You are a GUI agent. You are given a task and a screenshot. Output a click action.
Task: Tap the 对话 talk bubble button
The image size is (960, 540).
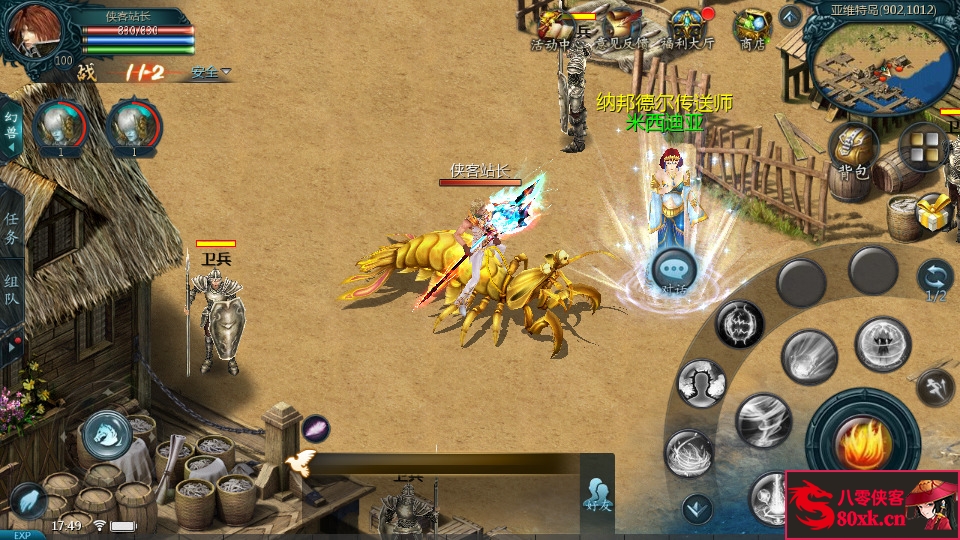(x=674, y=271)
